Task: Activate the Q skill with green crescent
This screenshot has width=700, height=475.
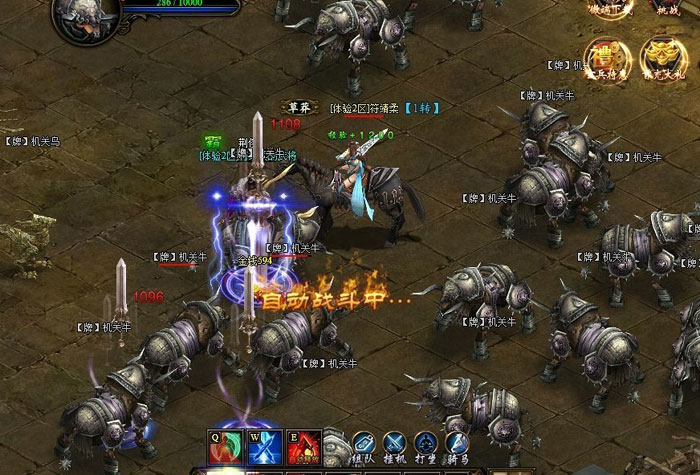Action: pos(224,446)
